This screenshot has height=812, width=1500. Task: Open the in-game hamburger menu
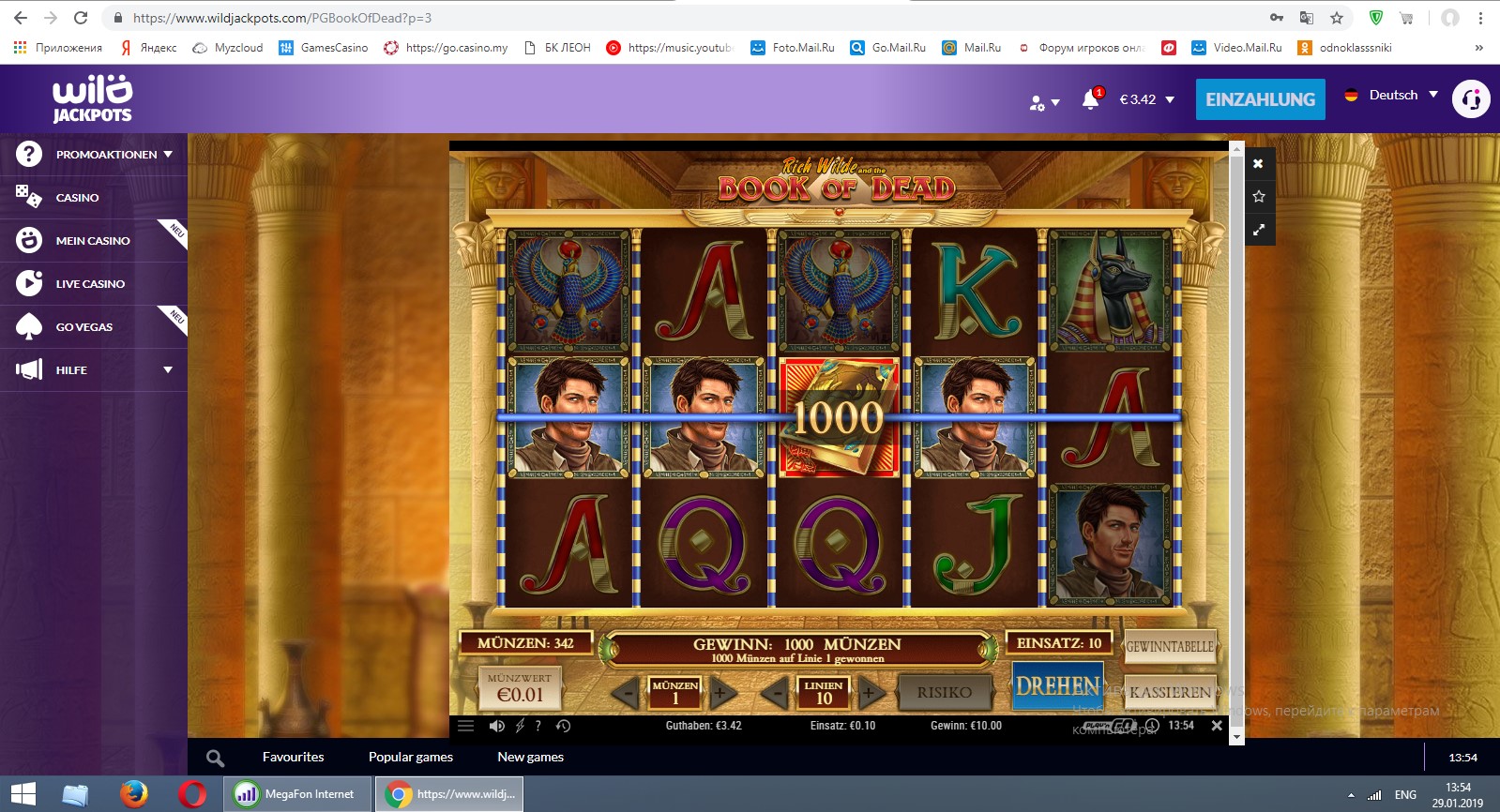tap(465, 725)
